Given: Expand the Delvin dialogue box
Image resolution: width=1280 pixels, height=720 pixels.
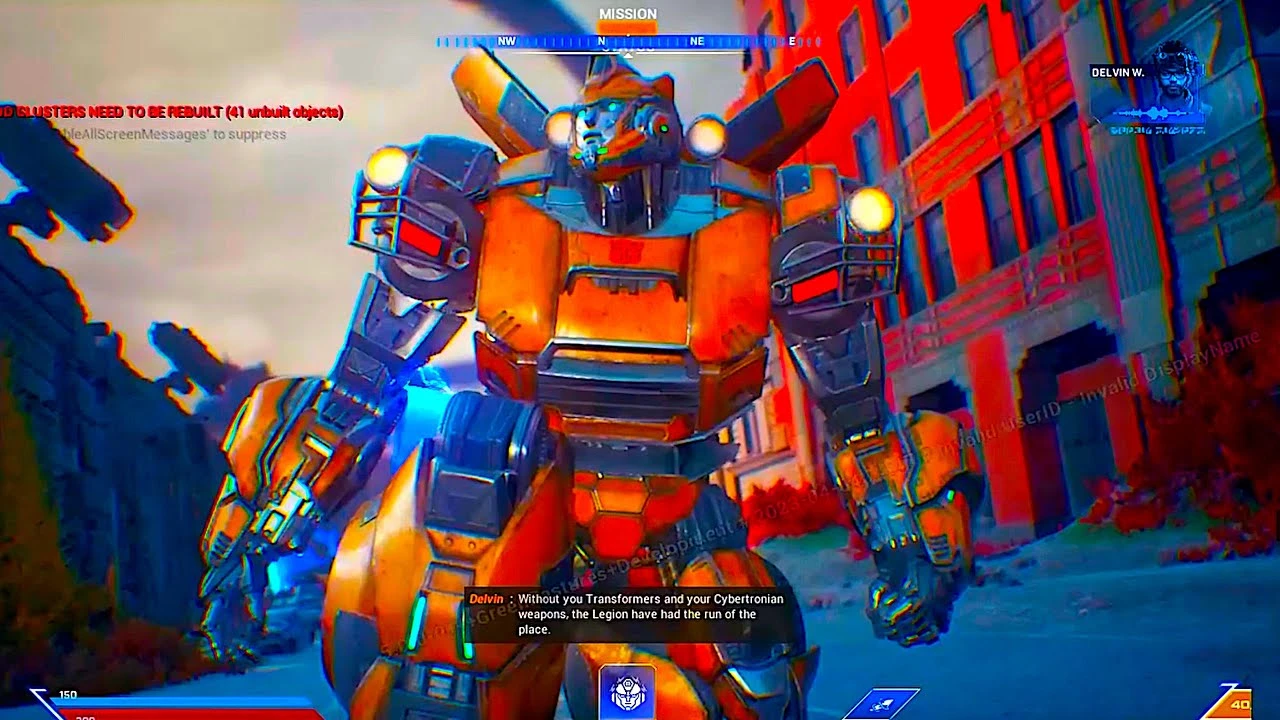Looking at the screenshot, I should (x=630, y=615).
